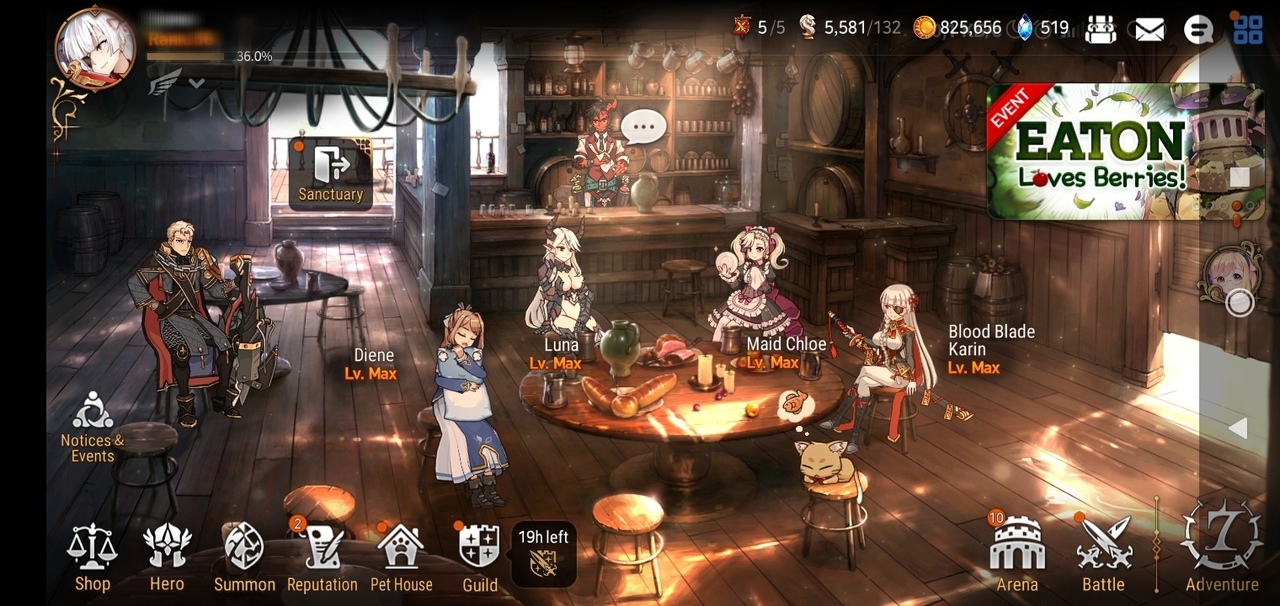The width and height of the screenshot is (1280, 606).
Task: Open the blue four-square grid menu
Action: coord(1247,30)
